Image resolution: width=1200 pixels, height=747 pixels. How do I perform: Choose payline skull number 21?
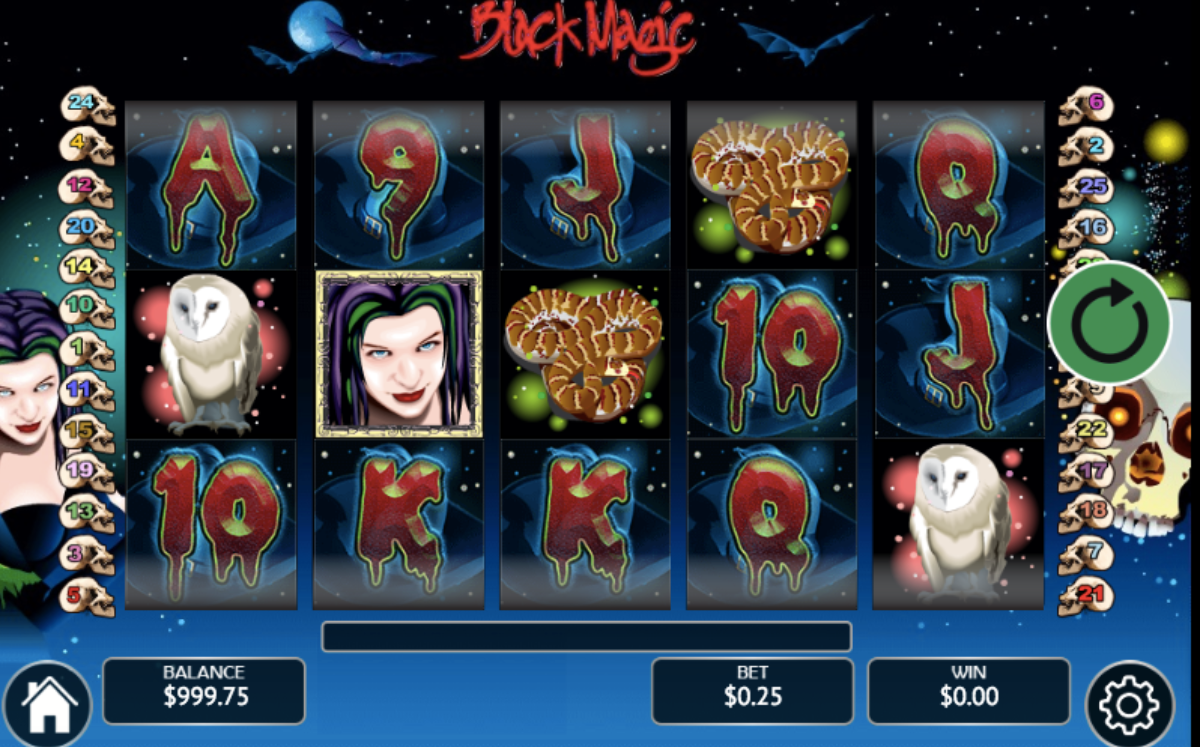click(1087, 597)
